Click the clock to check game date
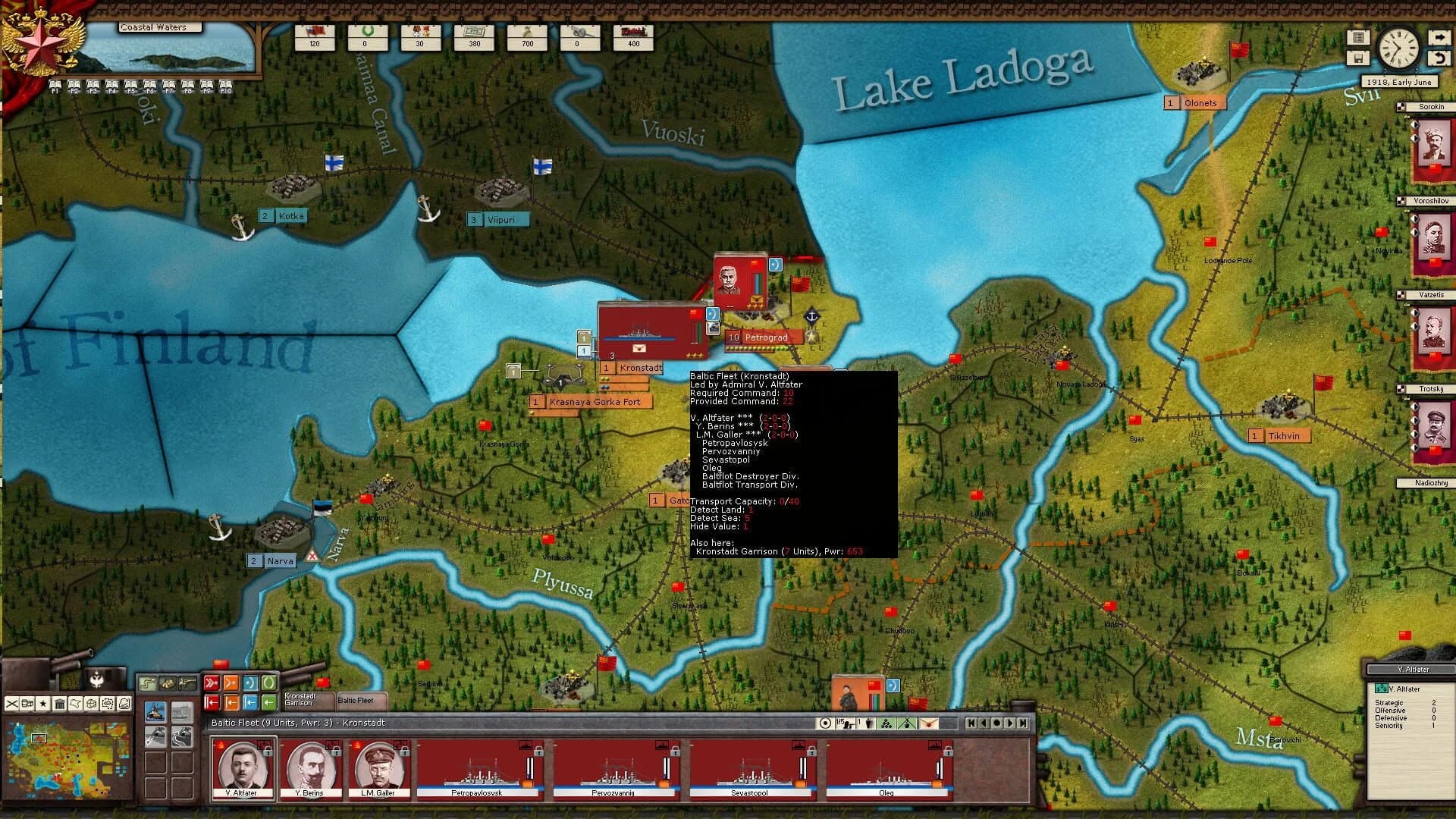 (1399, 48)
